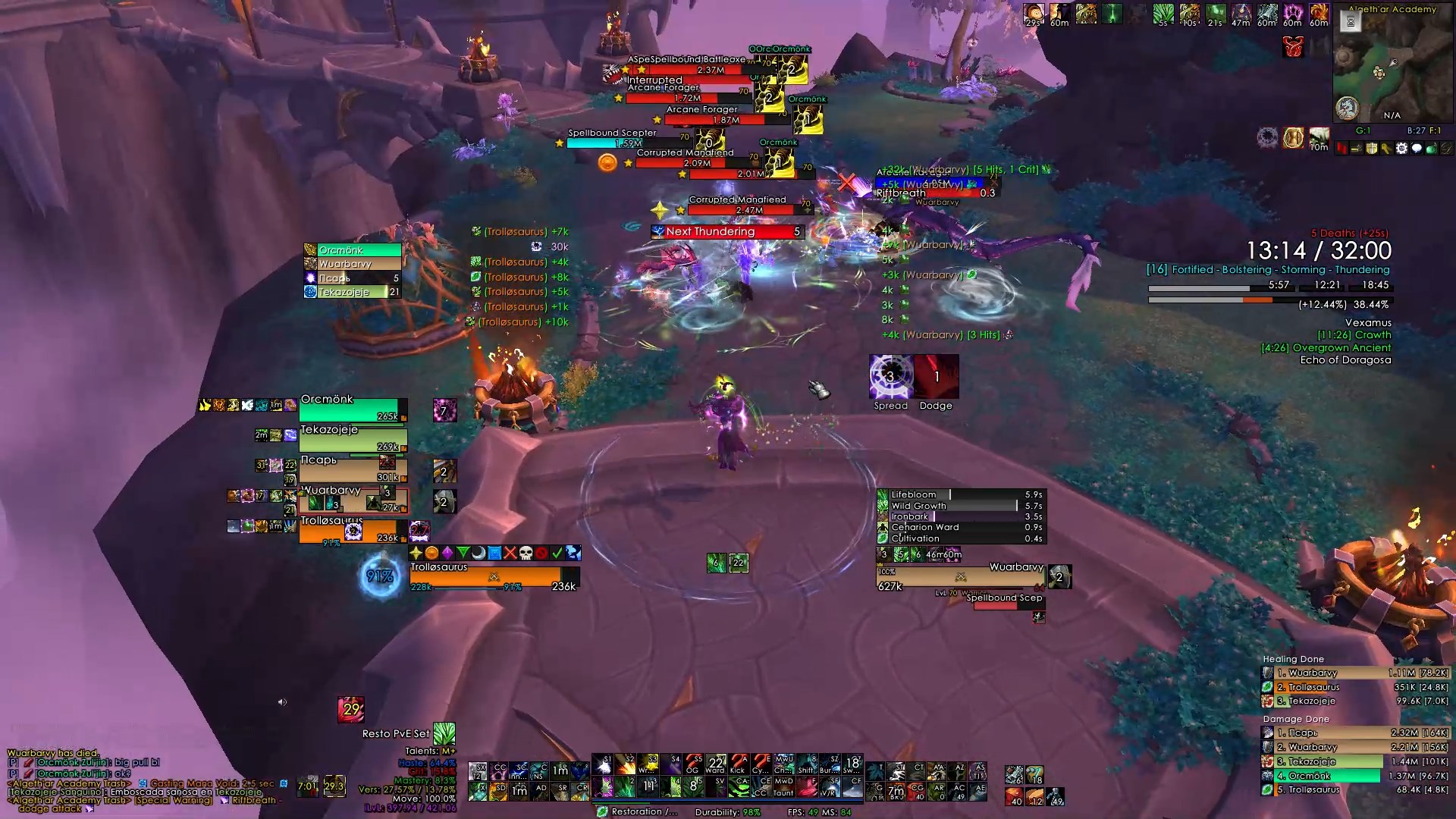Select Orcmönk's party frame

(x=353, y=410)
